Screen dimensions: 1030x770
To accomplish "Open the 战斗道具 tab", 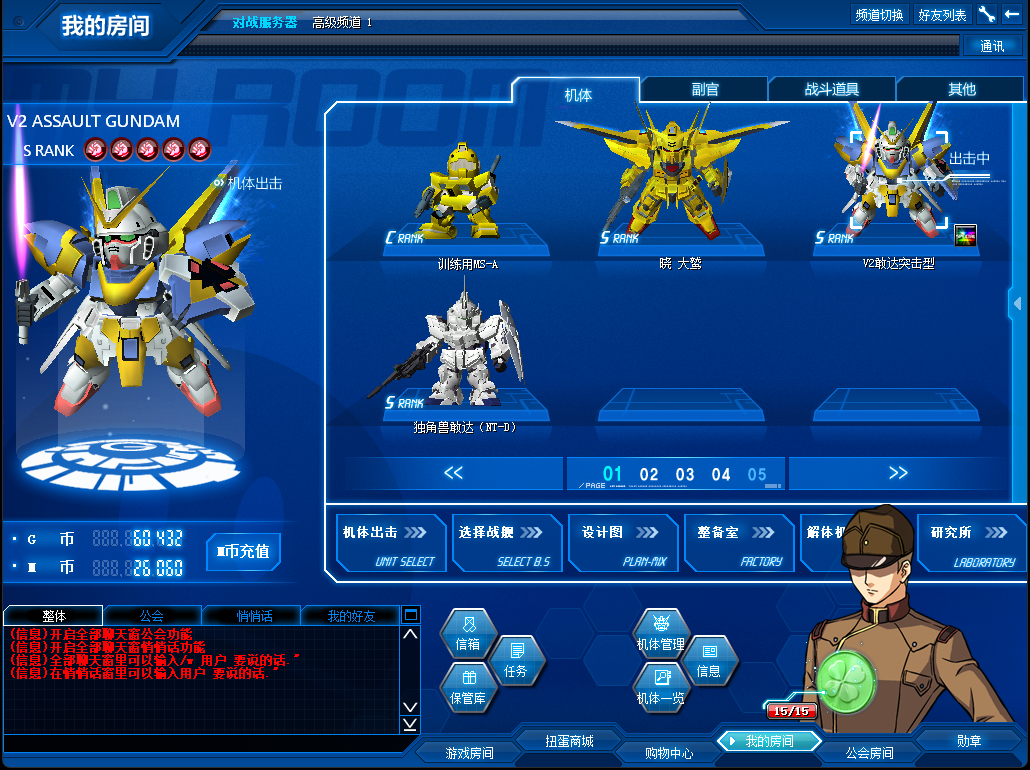I will coord(832,90).
